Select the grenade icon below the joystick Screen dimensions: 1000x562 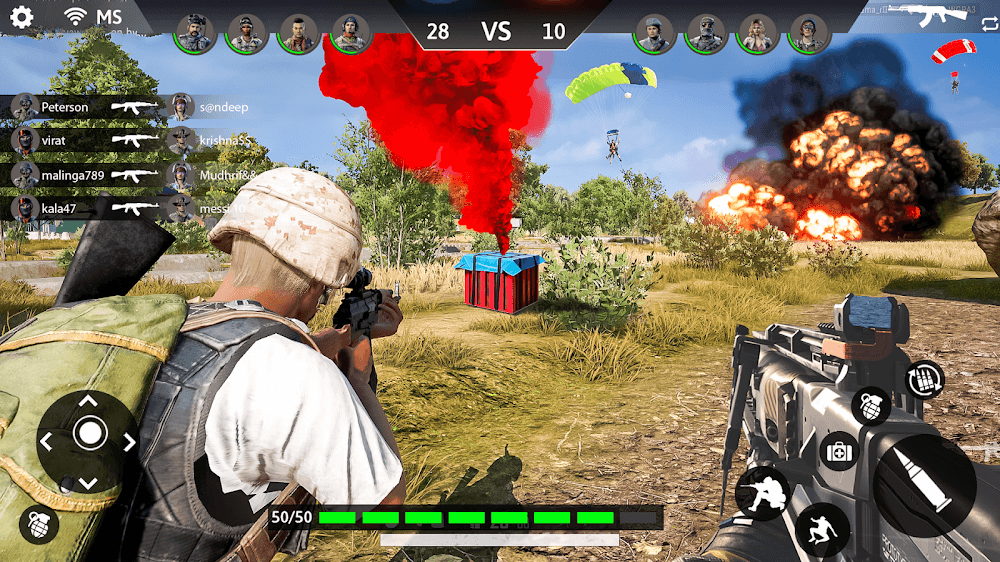[38, 524]
